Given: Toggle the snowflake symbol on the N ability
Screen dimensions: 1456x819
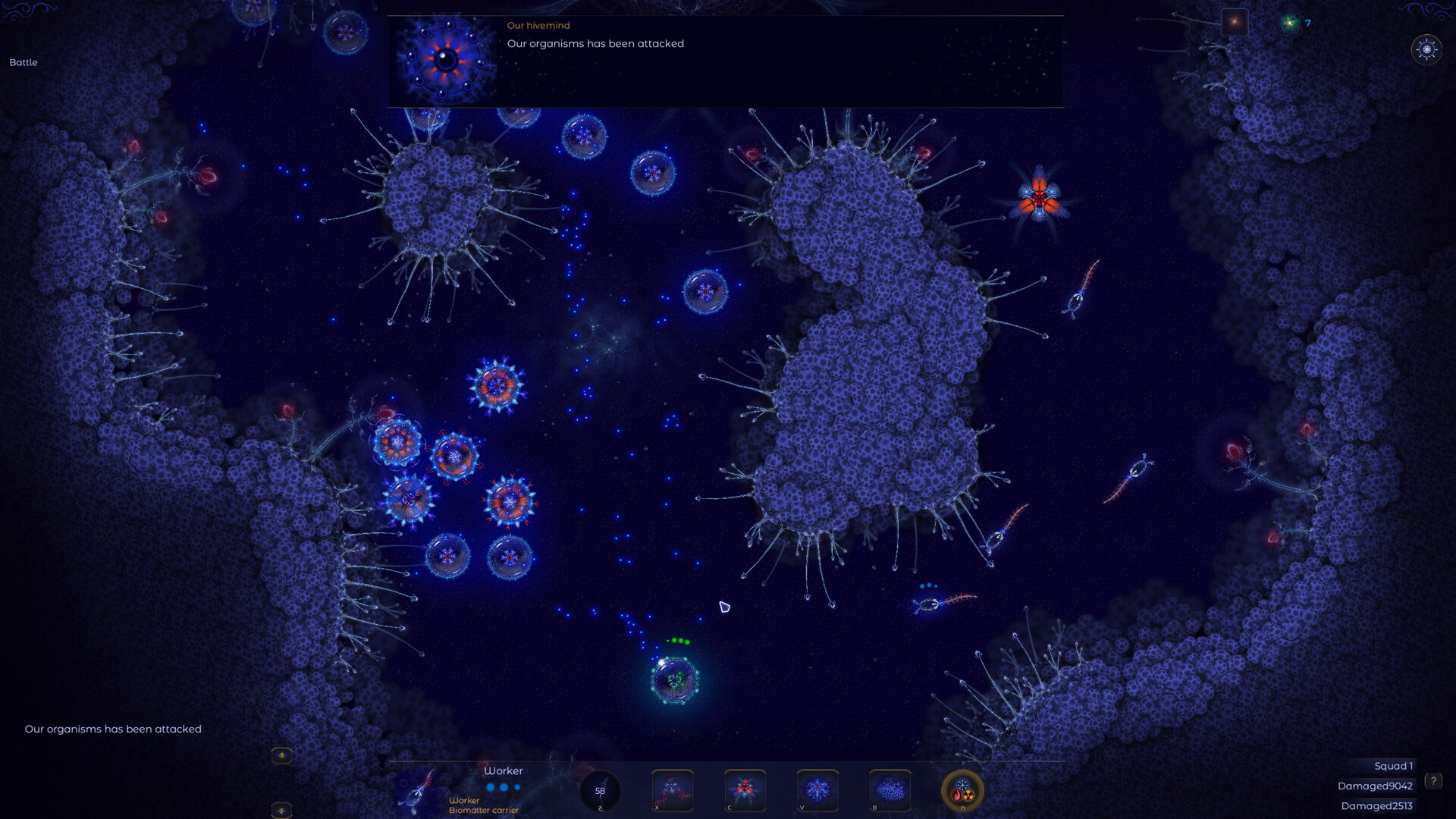Looking at the screenshot, I should [x=962, y=785].
